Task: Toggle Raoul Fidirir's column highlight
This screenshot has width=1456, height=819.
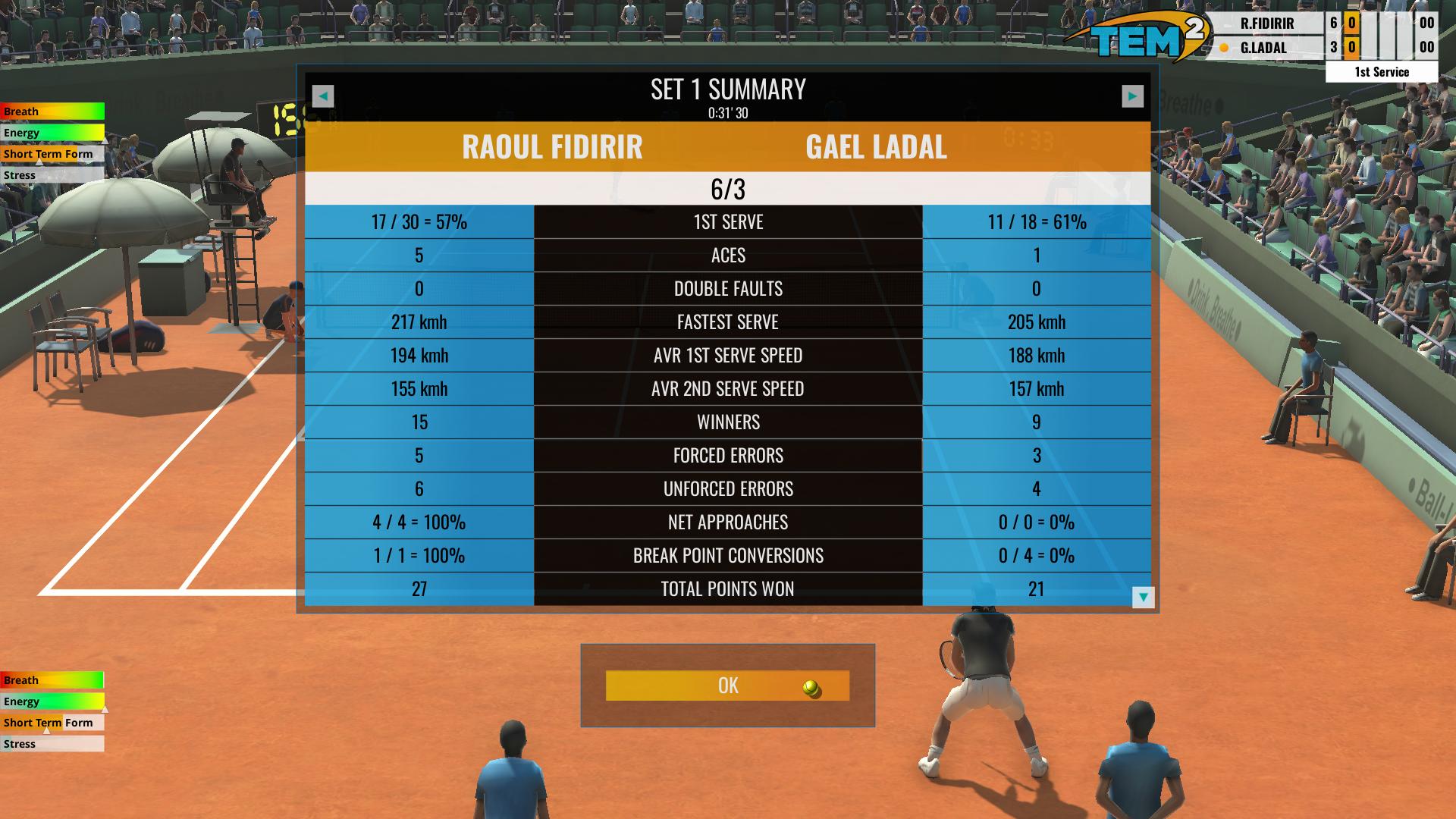Action: point(552,148)
